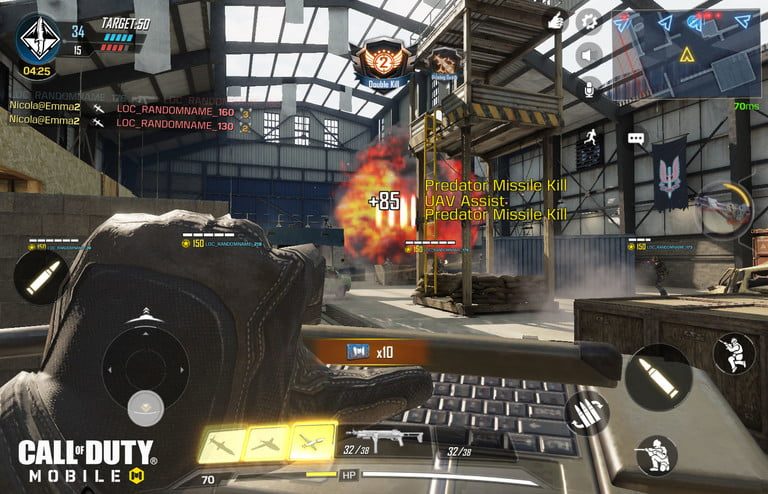Tap the large bullet fire button
Viewport: 768px width, 494px height.
[659, 376]
